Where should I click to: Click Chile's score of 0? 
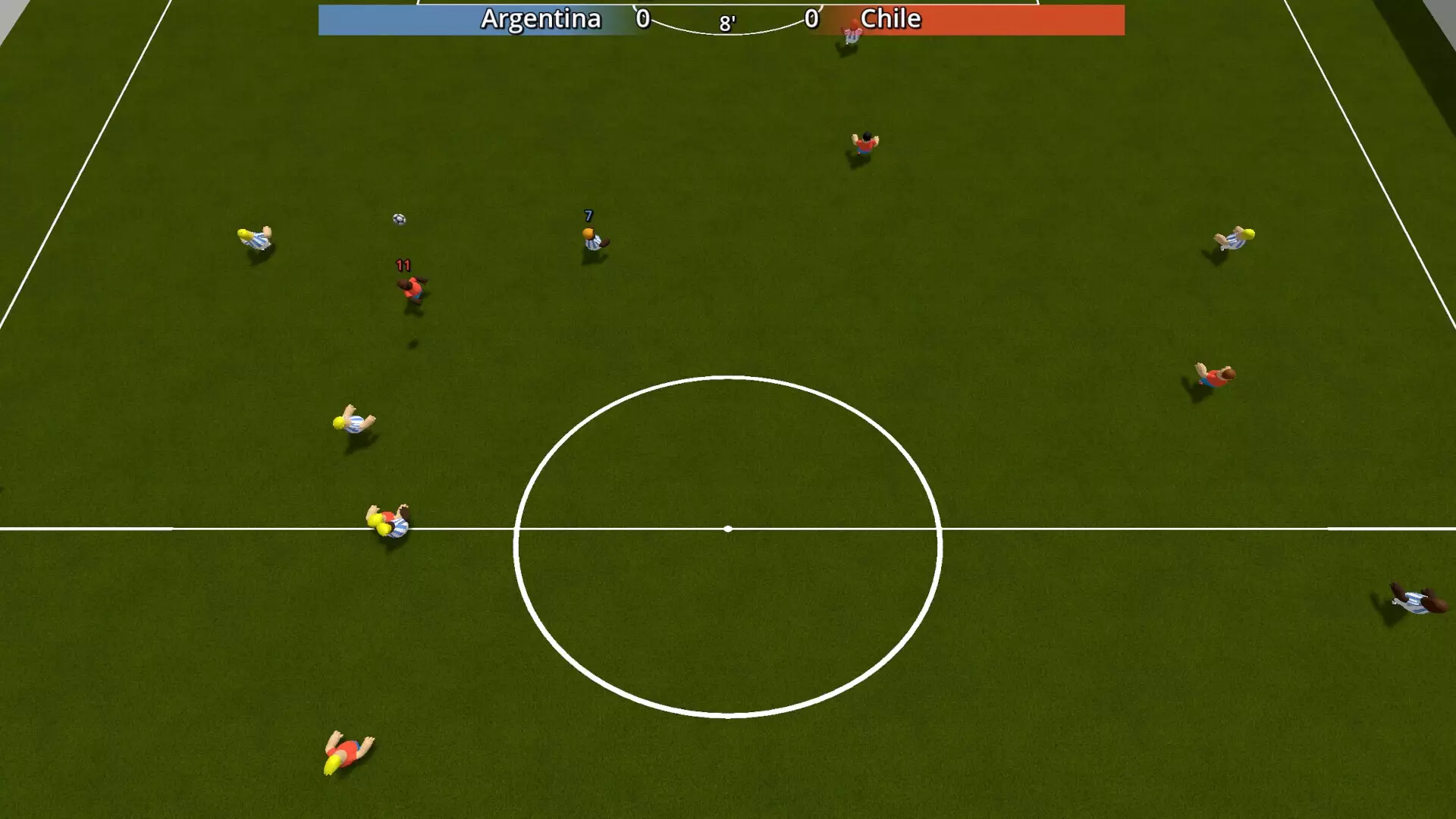(x=811, y=20)
